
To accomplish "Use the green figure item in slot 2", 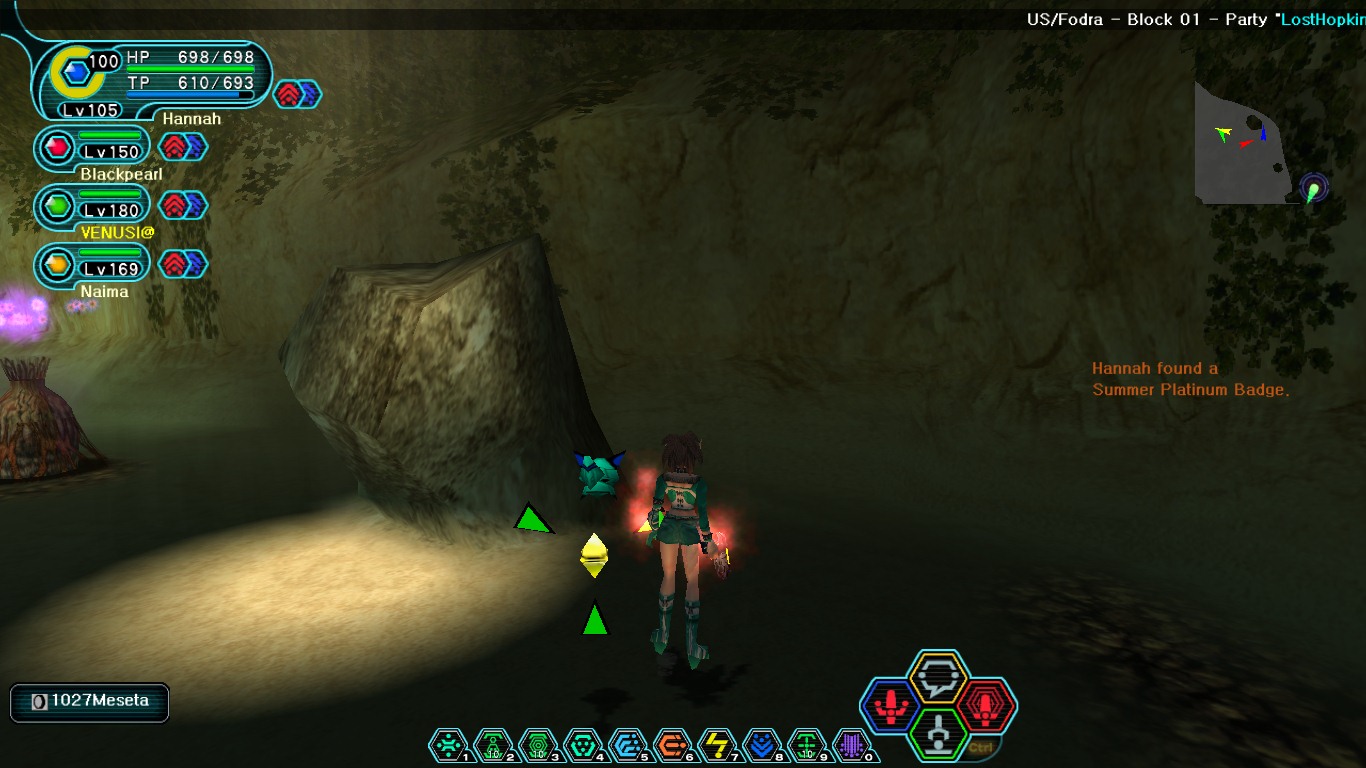I will (x=492, y=744).
